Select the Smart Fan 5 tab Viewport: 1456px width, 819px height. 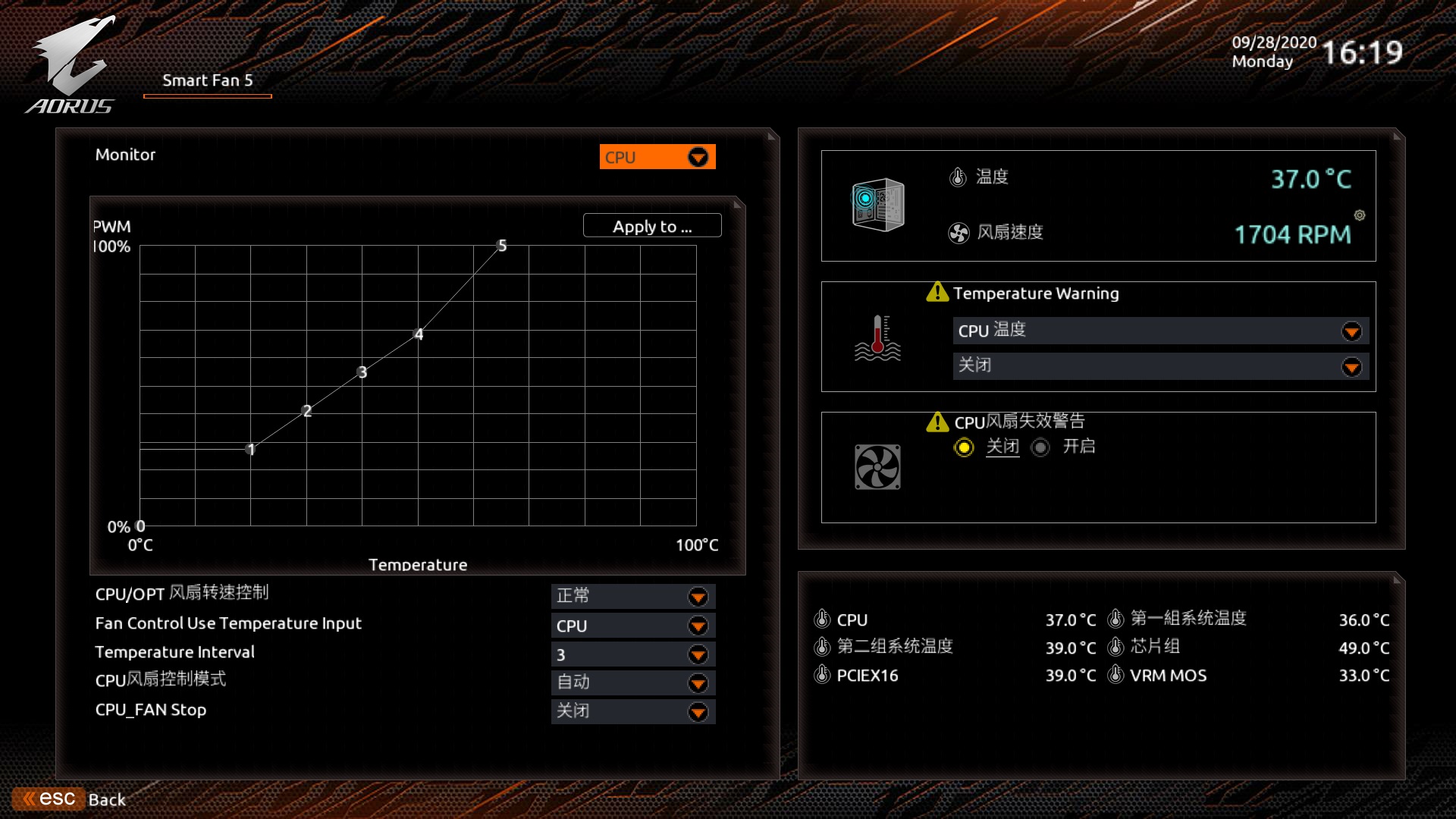[x=206, y=80]
